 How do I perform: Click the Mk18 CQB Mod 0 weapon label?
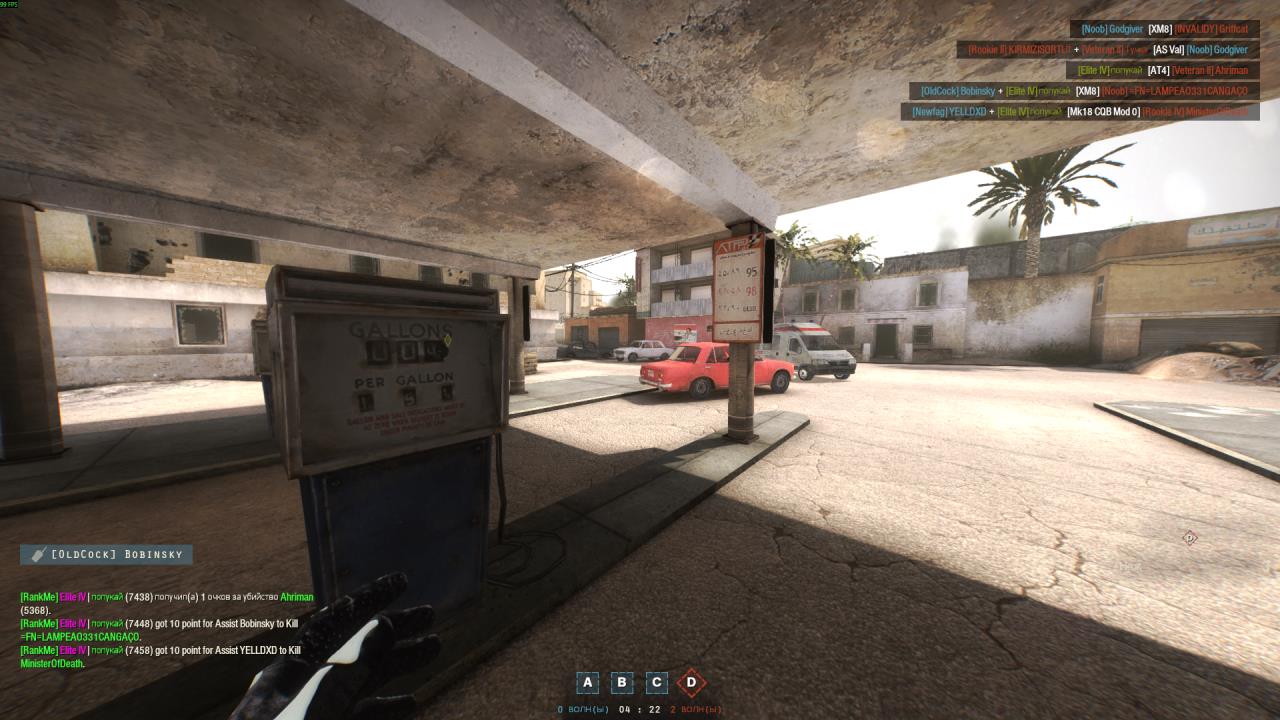(x=1106, y=113)
